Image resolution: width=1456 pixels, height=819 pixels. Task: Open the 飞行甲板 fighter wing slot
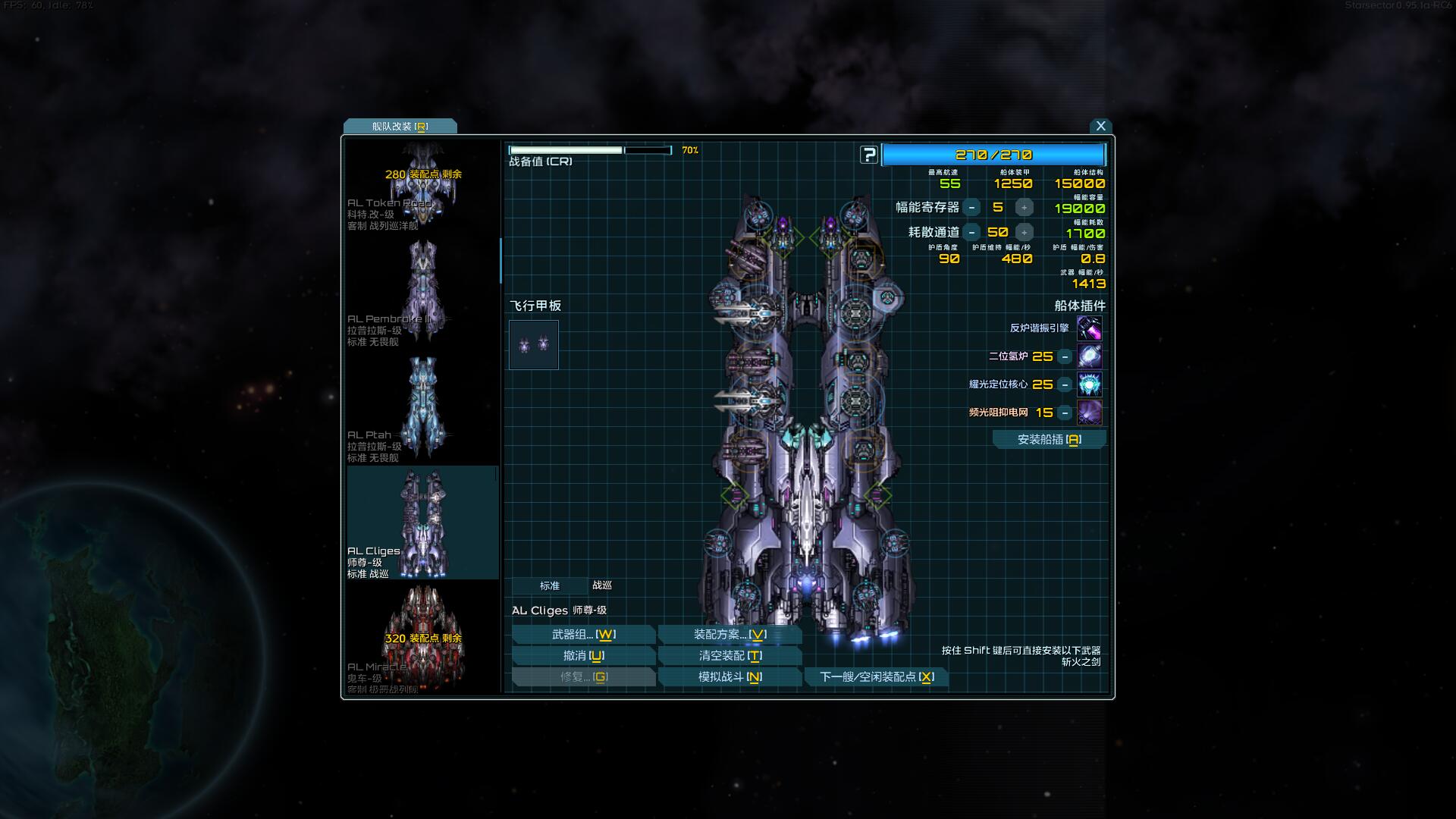coord(534,345)
